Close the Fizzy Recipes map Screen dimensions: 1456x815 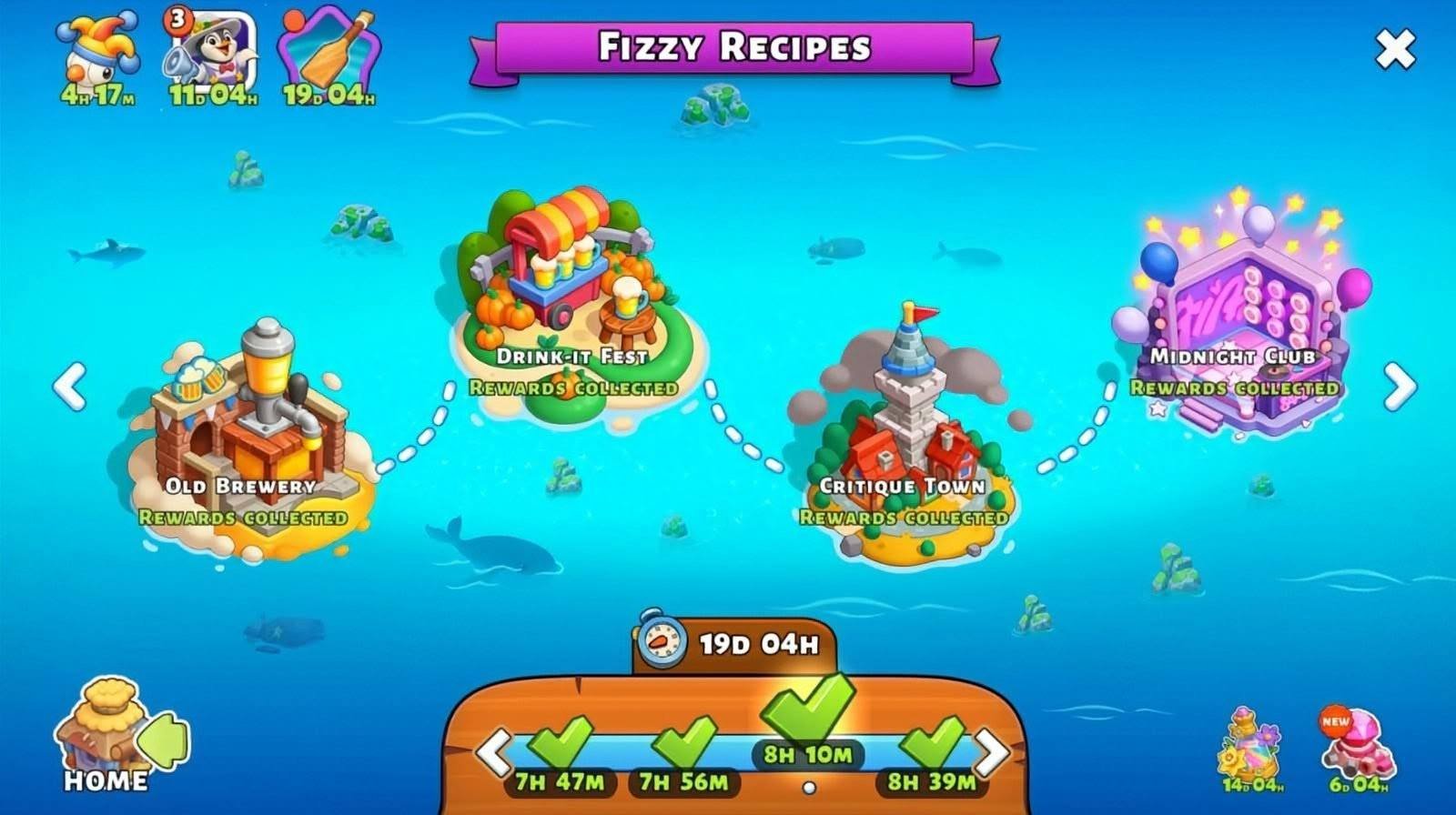pyautogui.click(x=1395, y=49)
